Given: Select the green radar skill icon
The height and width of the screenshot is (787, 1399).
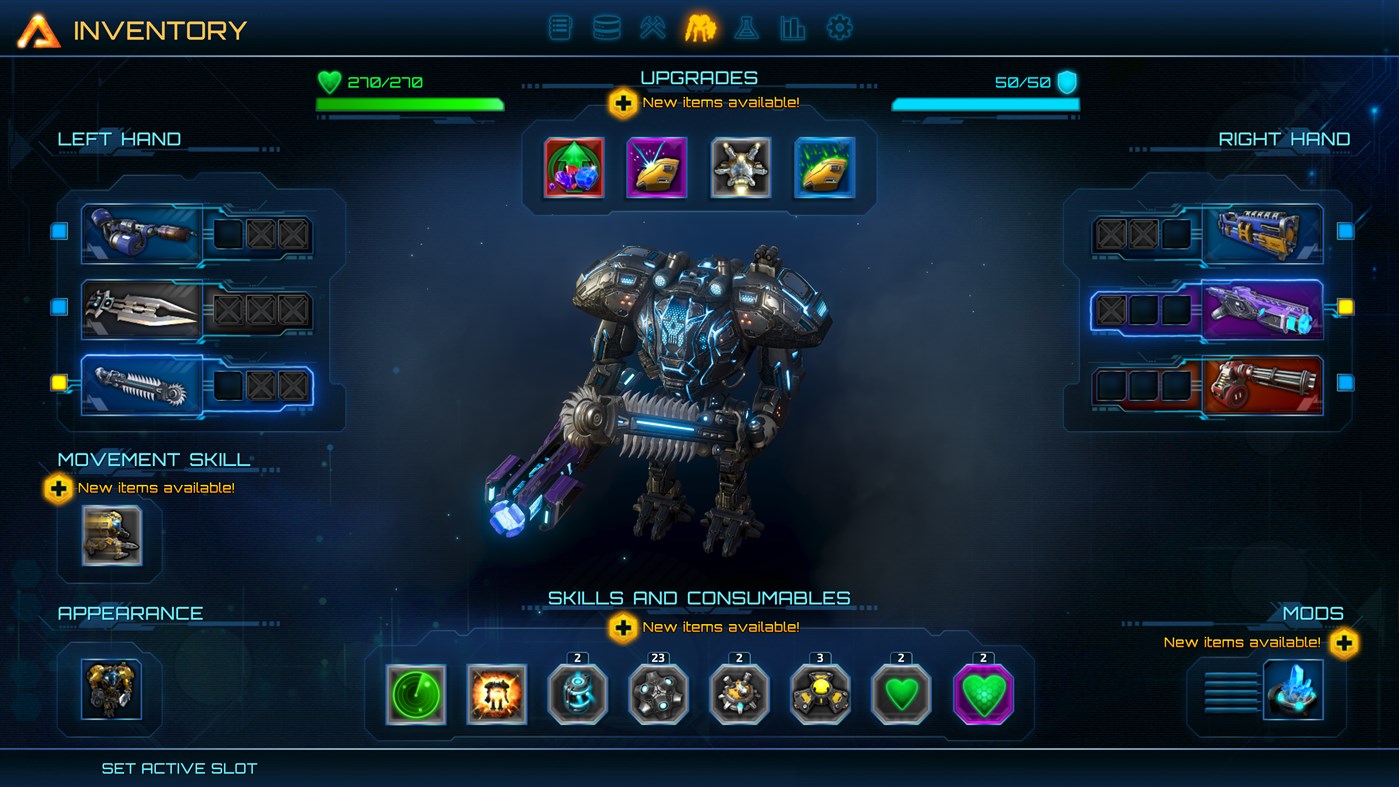Looking at the screenshot, I should 416,694.
